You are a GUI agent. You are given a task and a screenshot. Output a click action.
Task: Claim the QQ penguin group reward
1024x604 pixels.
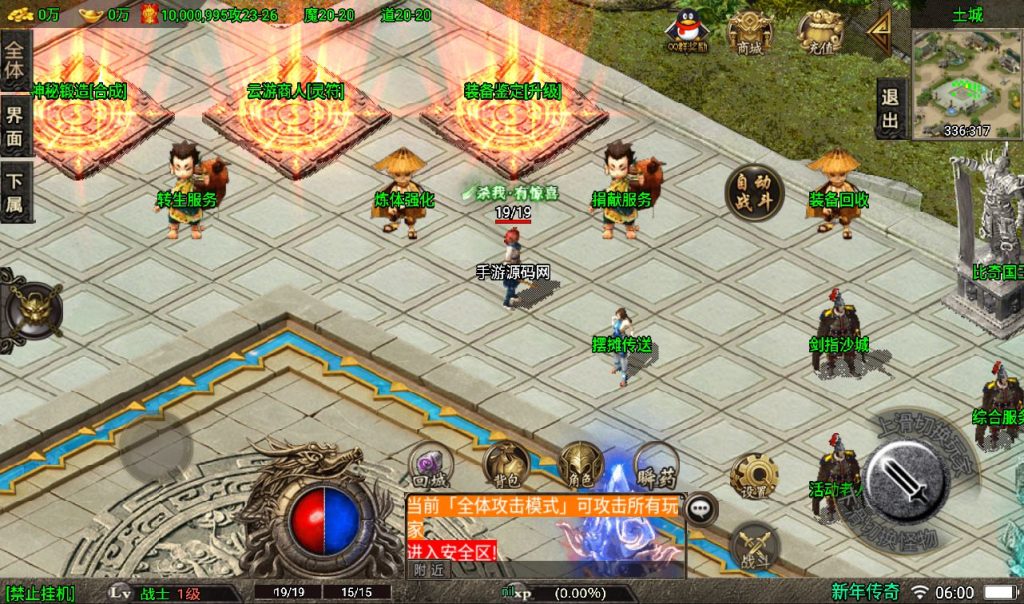pyautogui.click(x=687, y=30)
